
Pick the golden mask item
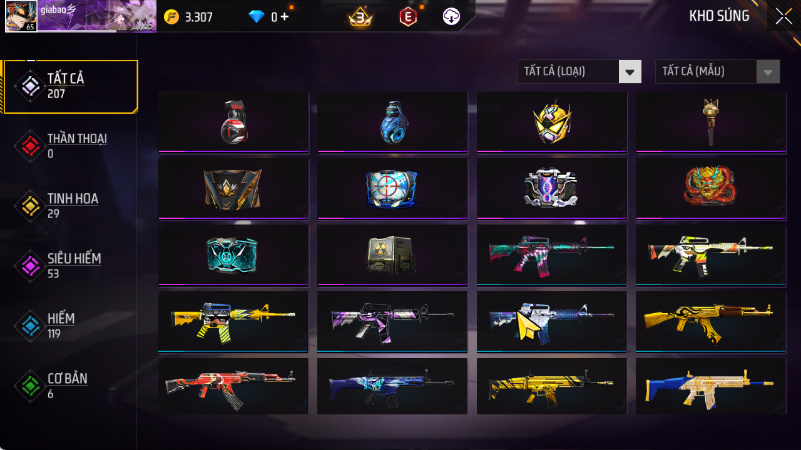coord(551,121)
